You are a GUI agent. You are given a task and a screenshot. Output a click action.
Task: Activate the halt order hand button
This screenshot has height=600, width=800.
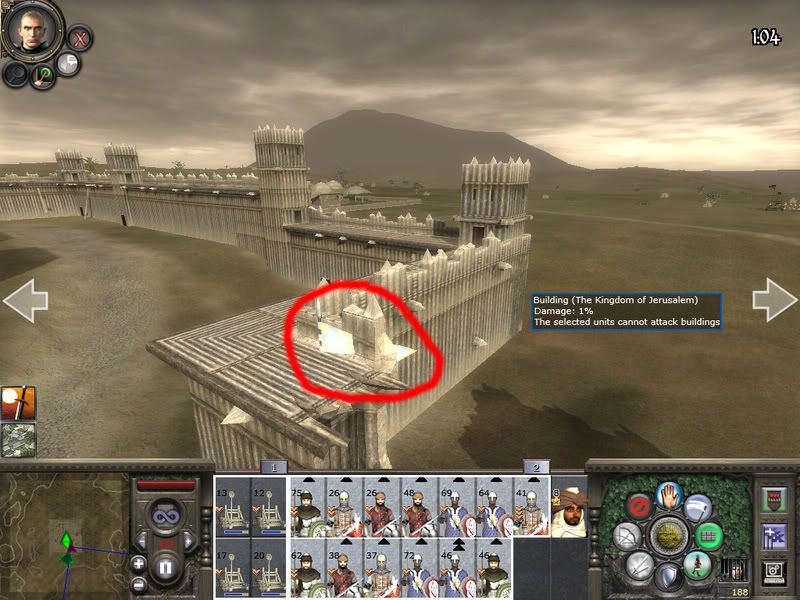coord(668,494)
